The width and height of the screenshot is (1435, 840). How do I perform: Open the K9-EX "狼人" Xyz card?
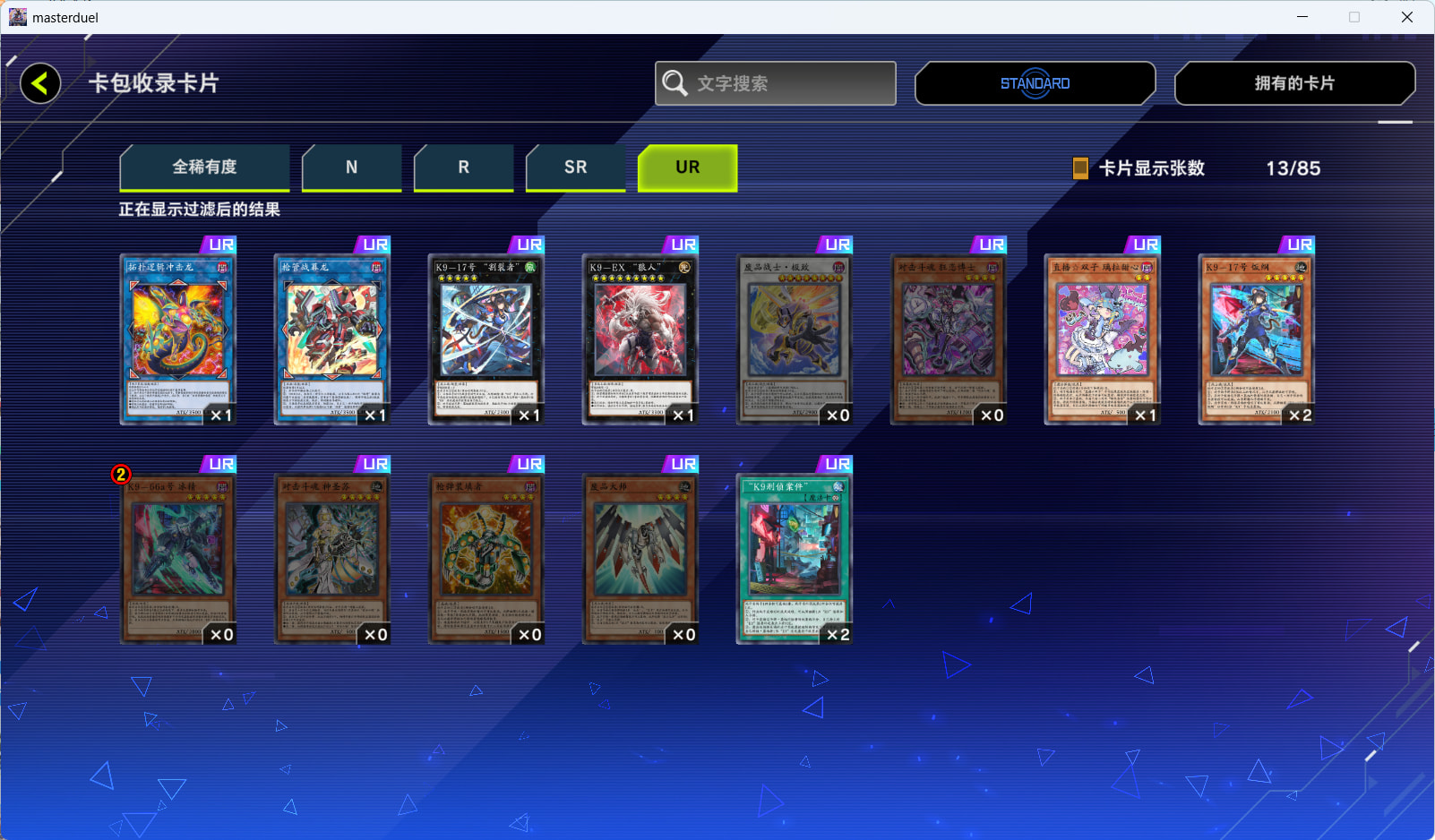[x=640, y=339]
